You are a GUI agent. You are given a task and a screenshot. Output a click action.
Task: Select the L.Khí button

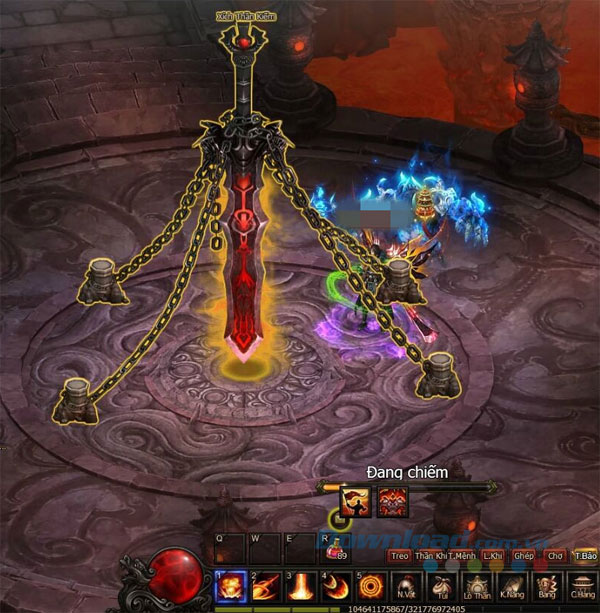(492, 555)
